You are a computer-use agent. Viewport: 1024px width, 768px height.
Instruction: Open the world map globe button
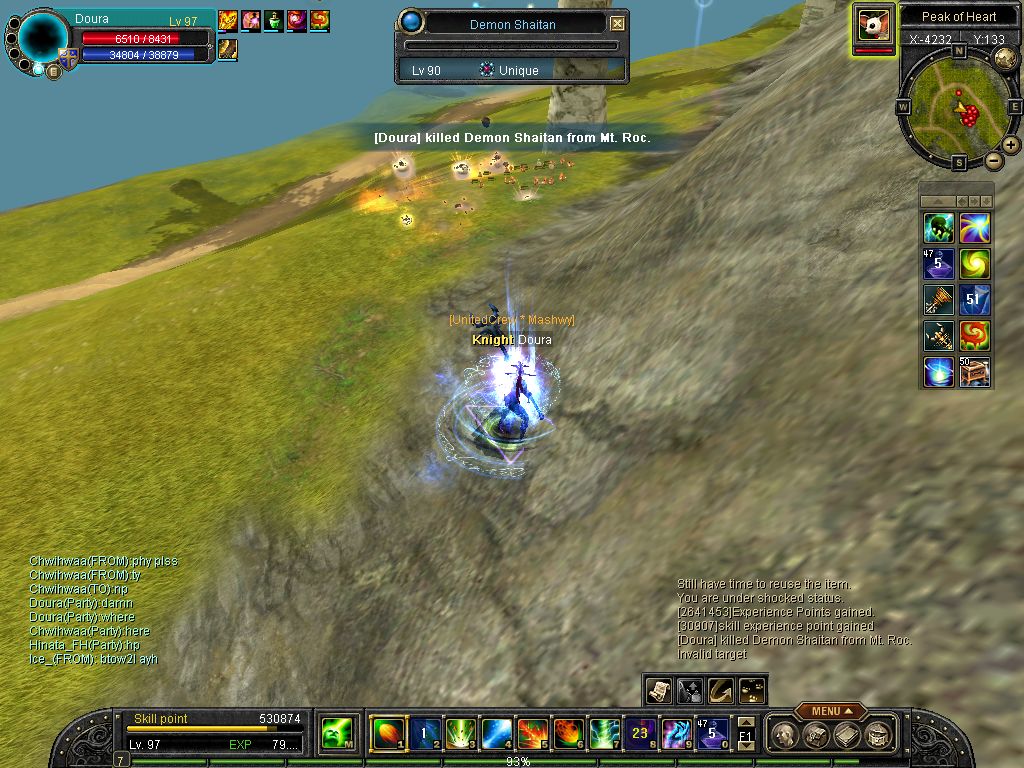[1005, 55]
